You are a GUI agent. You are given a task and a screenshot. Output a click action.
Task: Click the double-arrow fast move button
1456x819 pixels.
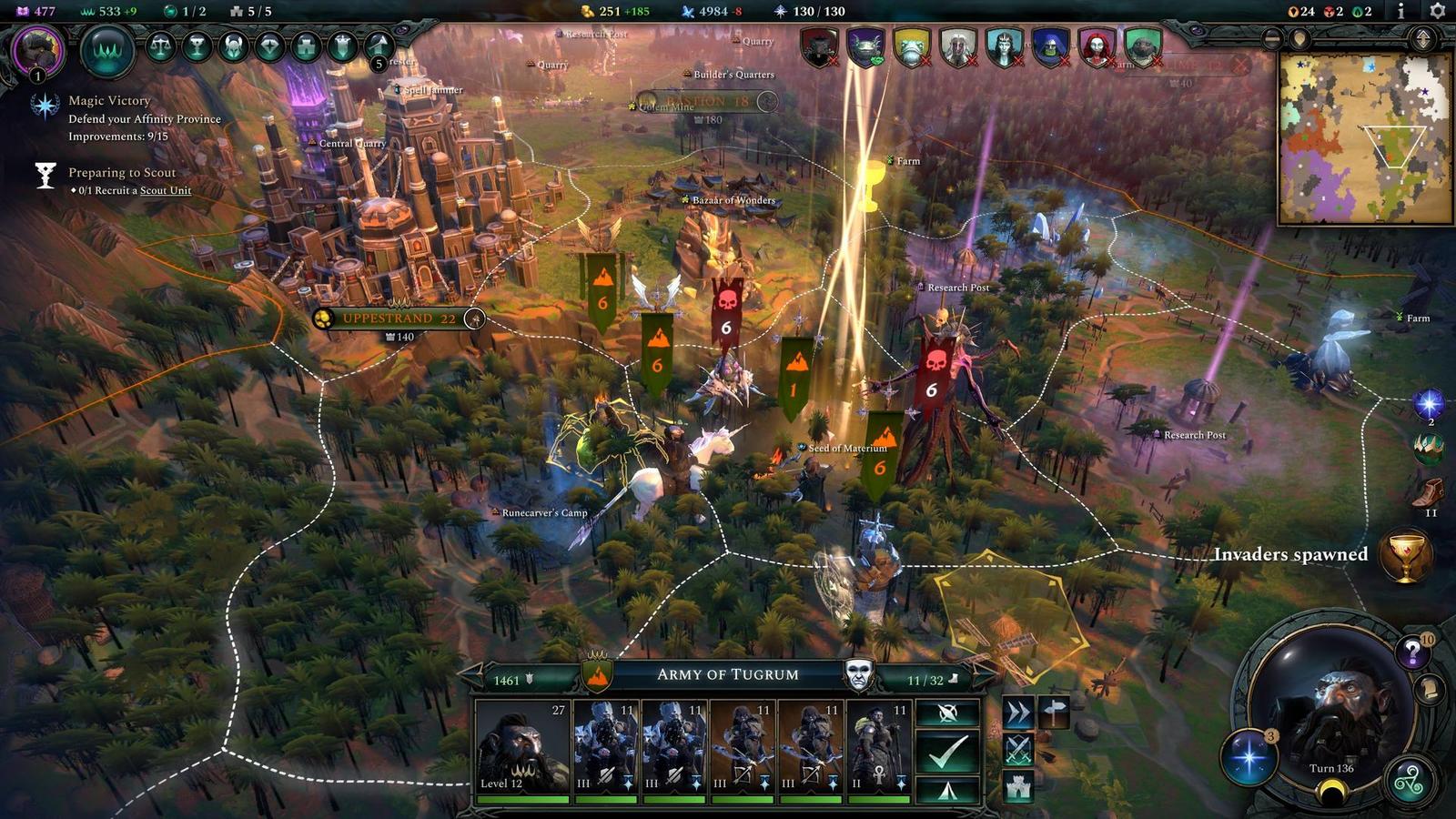coord(1017,713)
